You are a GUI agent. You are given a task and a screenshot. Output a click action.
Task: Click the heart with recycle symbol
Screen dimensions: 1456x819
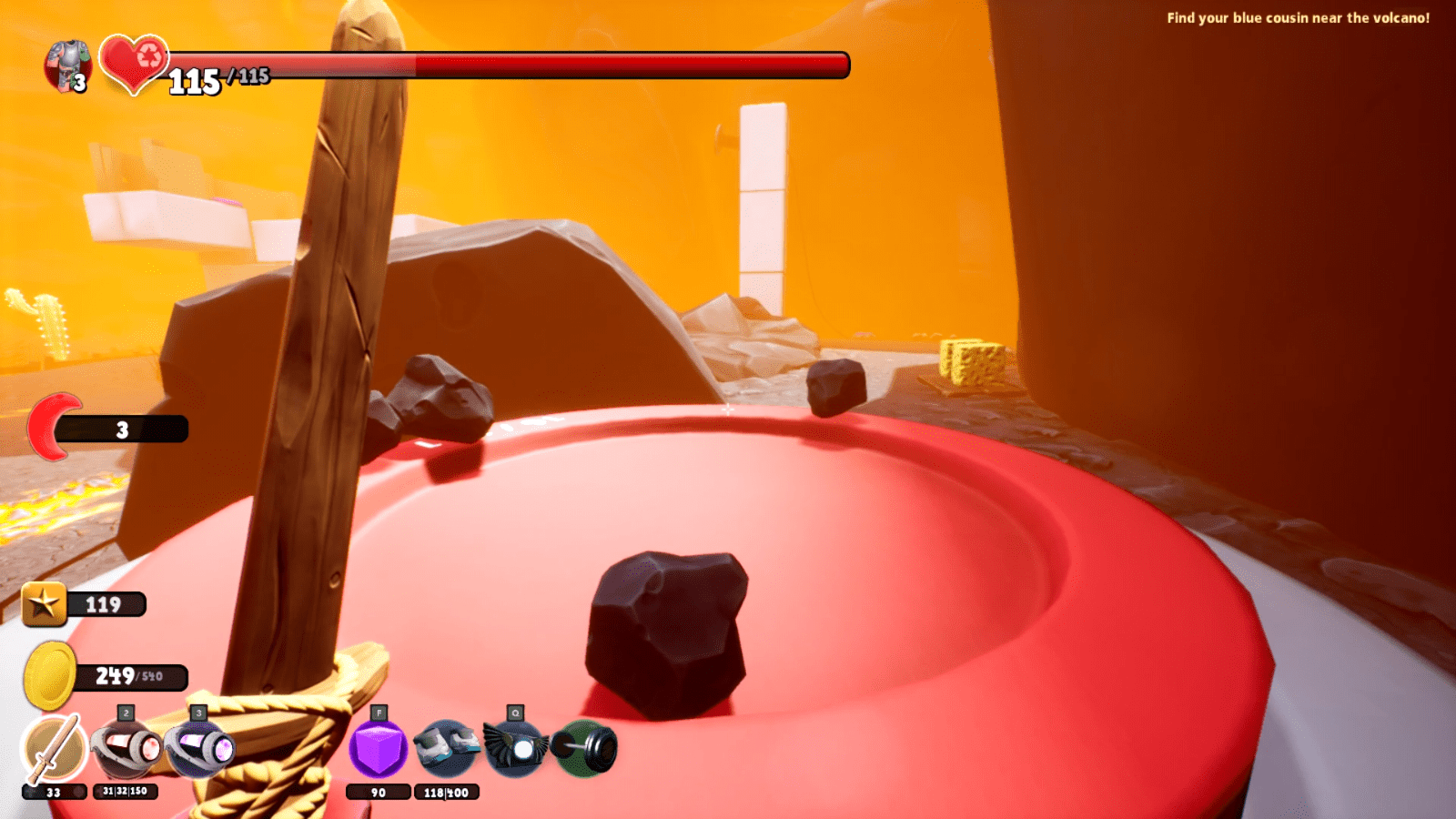coord(133,66)
